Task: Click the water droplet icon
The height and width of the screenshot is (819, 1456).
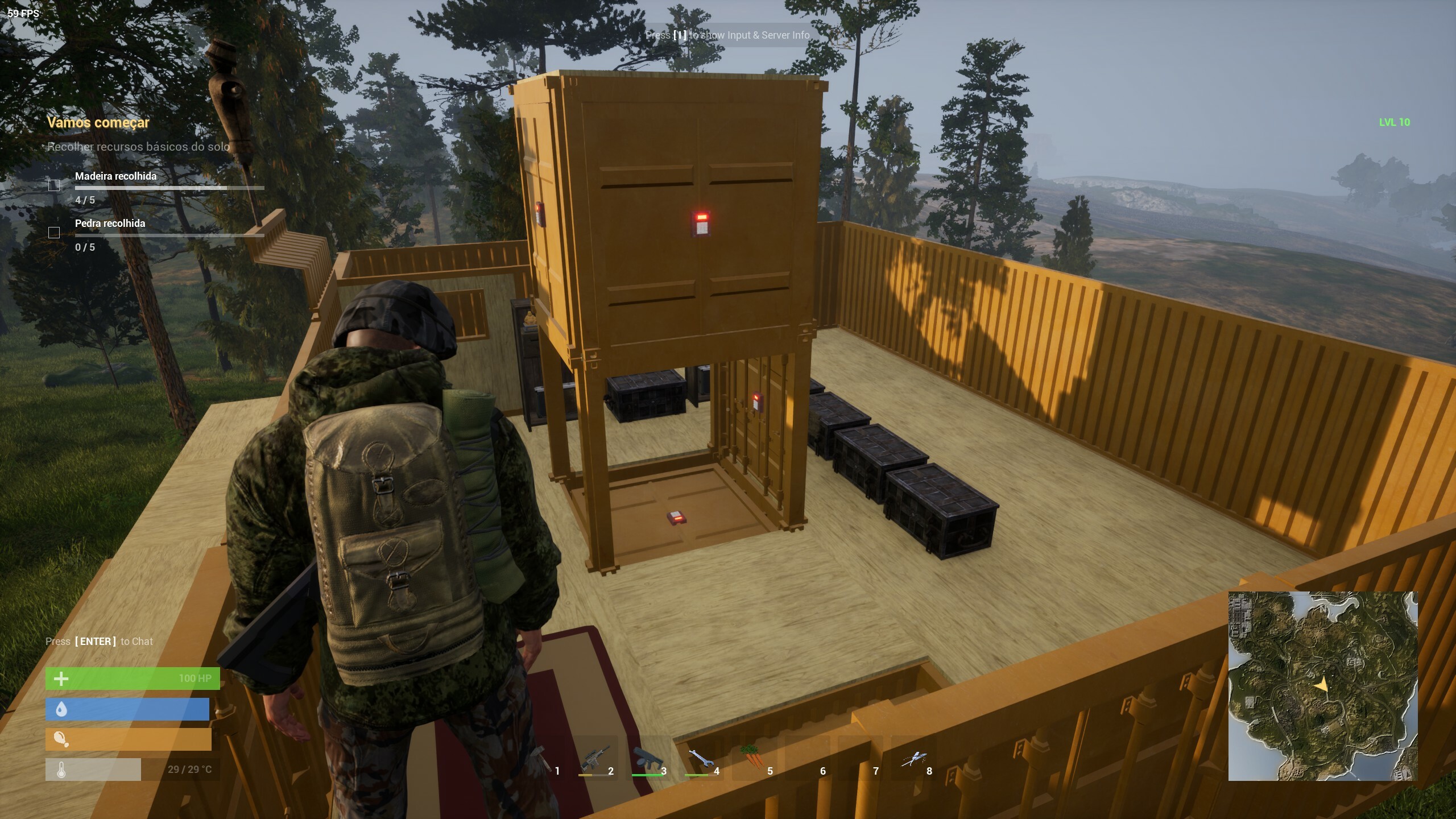Action: [x=63, y=709]
